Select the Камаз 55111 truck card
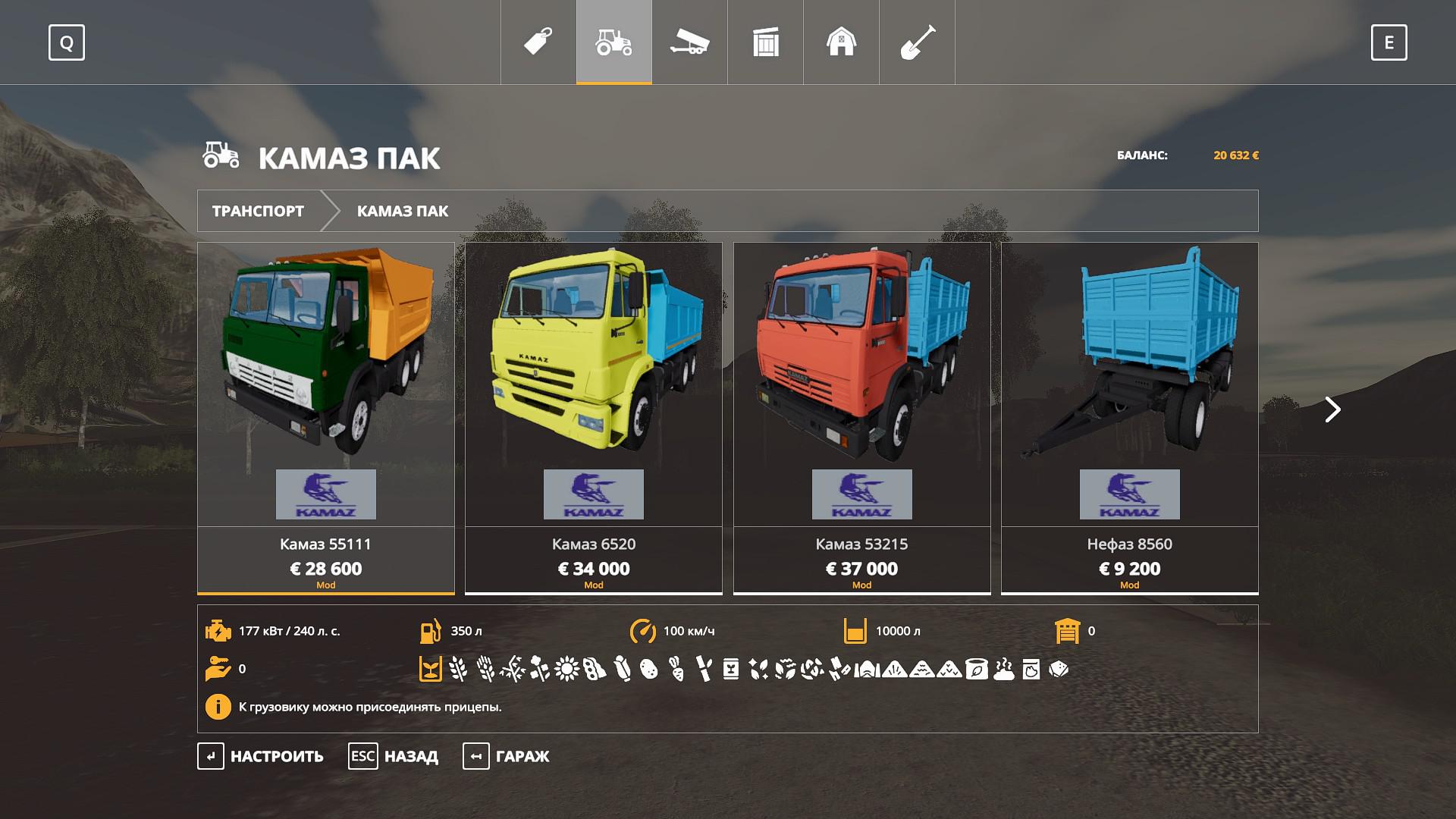The height and width of the screenshot is (819, 1456). click(326, 417)
